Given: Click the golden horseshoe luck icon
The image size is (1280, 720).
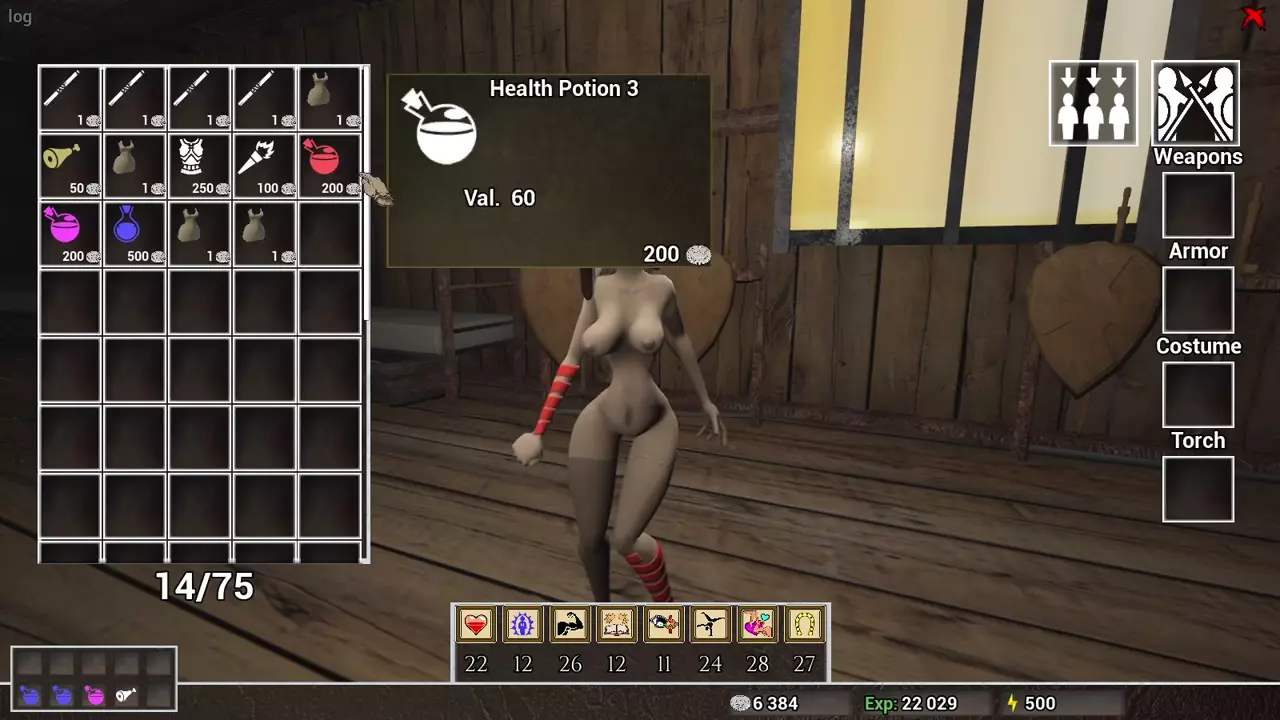Looking at the screenshot, I should (x=805, y=625).
